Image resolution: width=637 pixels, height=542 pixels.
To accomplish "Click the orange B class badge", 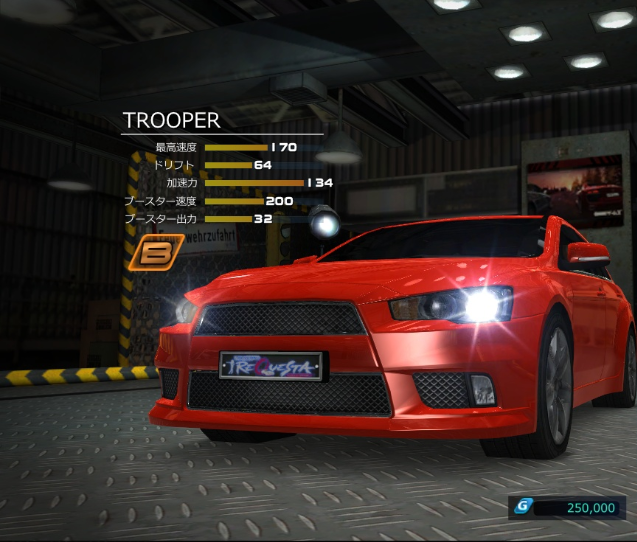I will [x=156, y=253].
